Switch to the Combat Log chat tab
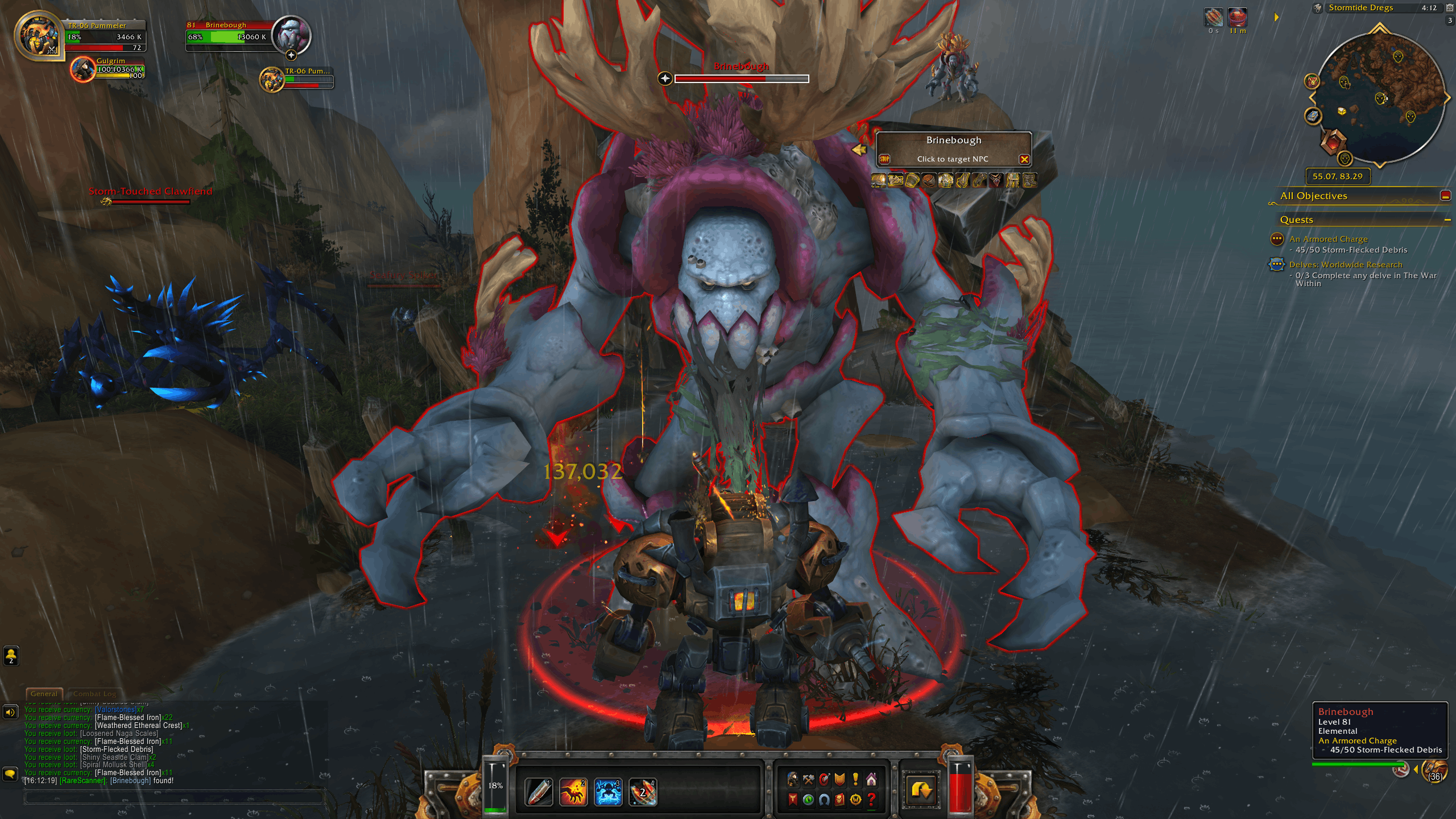 coord(94,694)
